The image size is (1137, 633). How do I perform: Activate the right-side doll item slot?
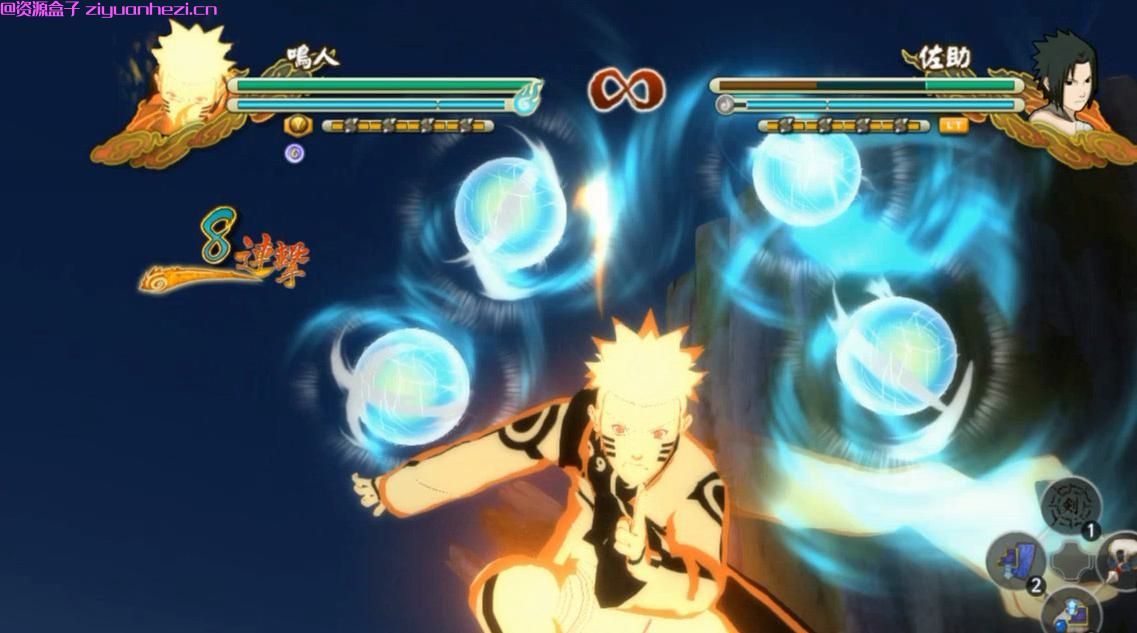pyautogui.click(x=1121, y=561)
